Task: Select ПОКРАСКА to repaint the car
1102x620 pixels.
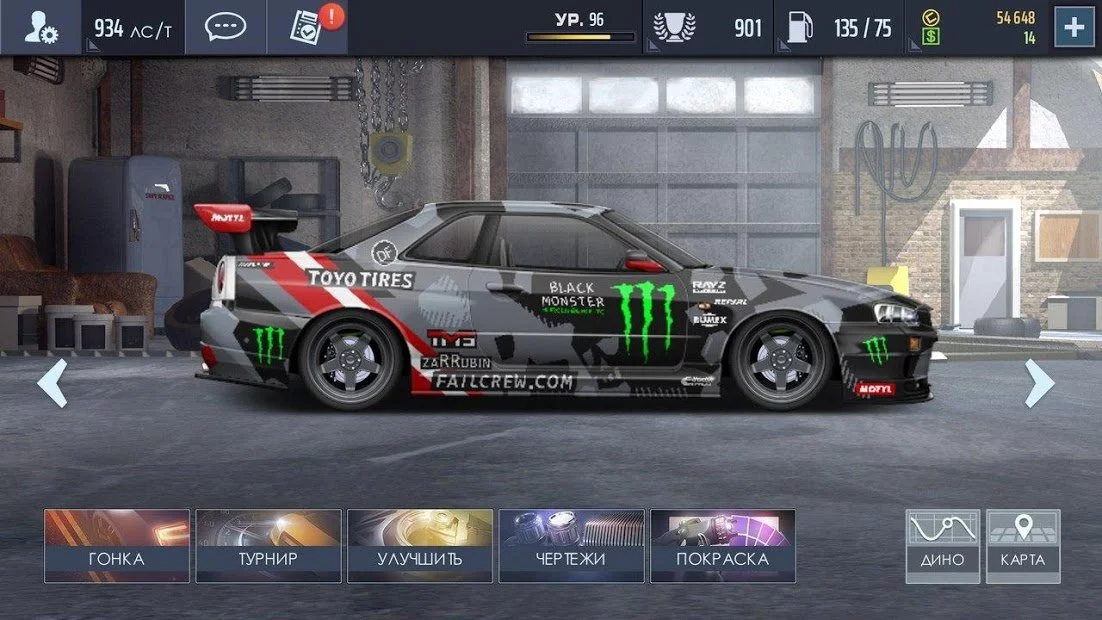Action: pos(722,546)
